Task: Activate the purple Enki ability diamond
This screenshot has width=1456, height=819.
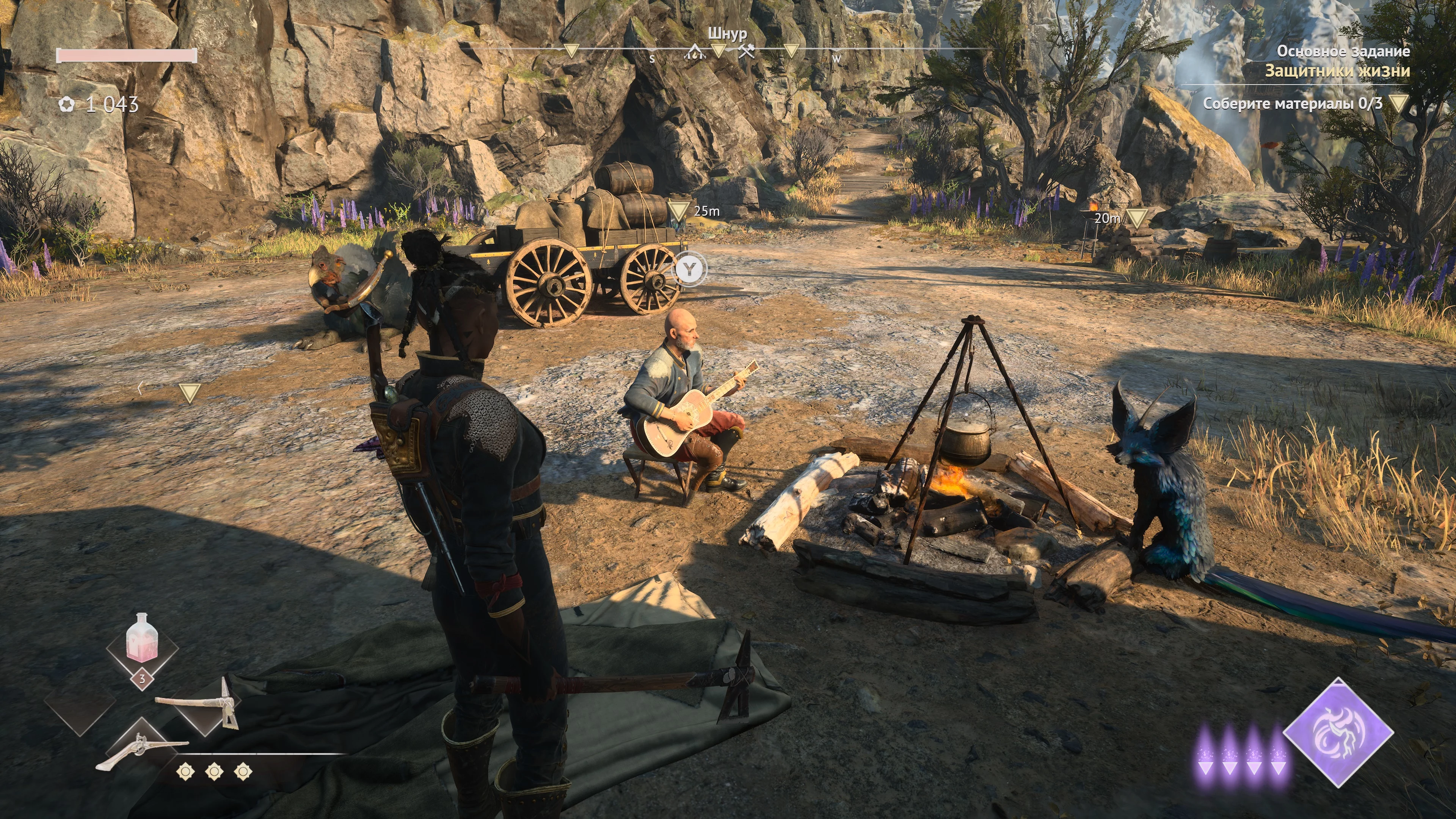Action: tap(1338, 732)
